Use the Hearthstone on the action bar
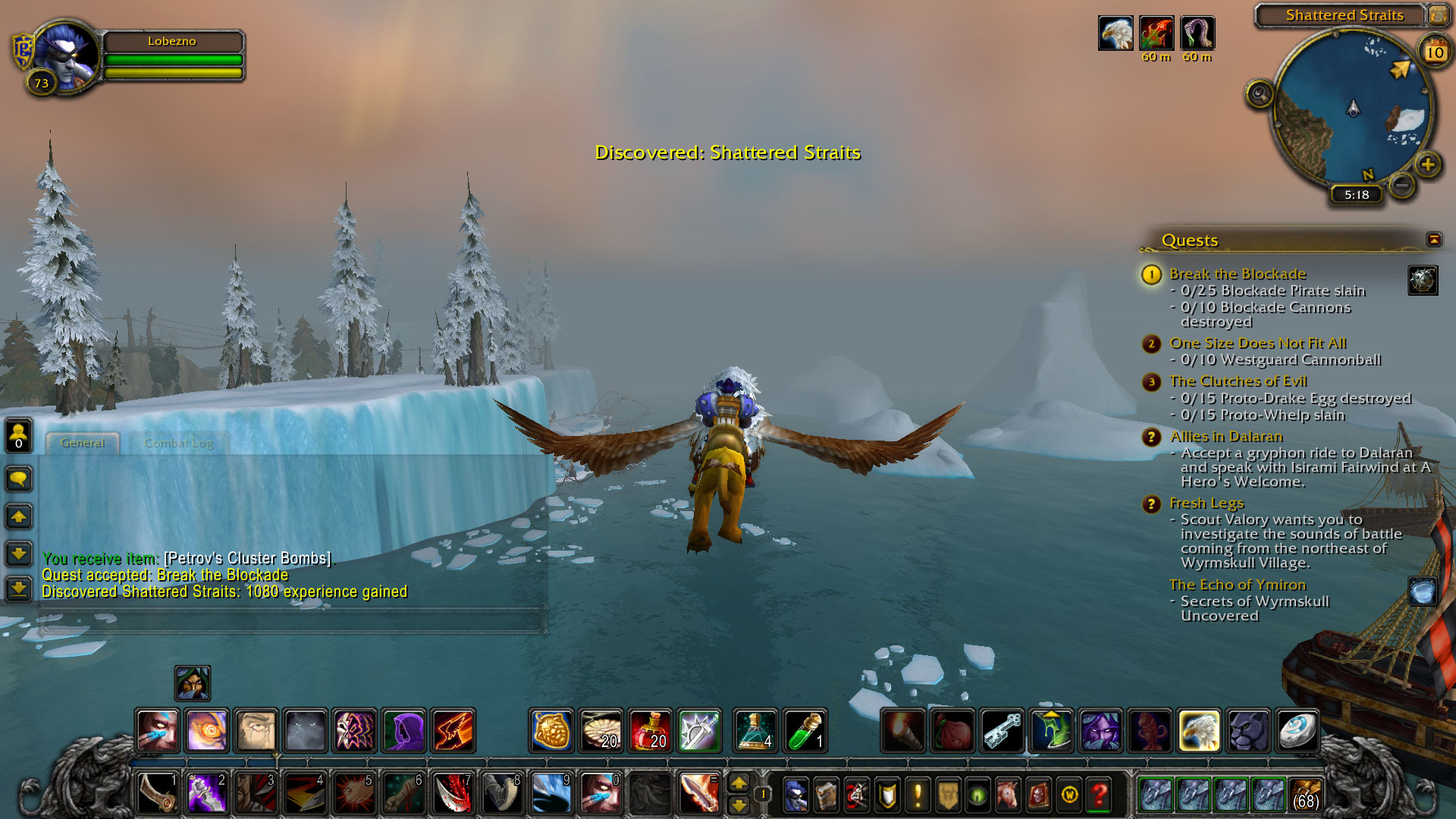 1298,730
